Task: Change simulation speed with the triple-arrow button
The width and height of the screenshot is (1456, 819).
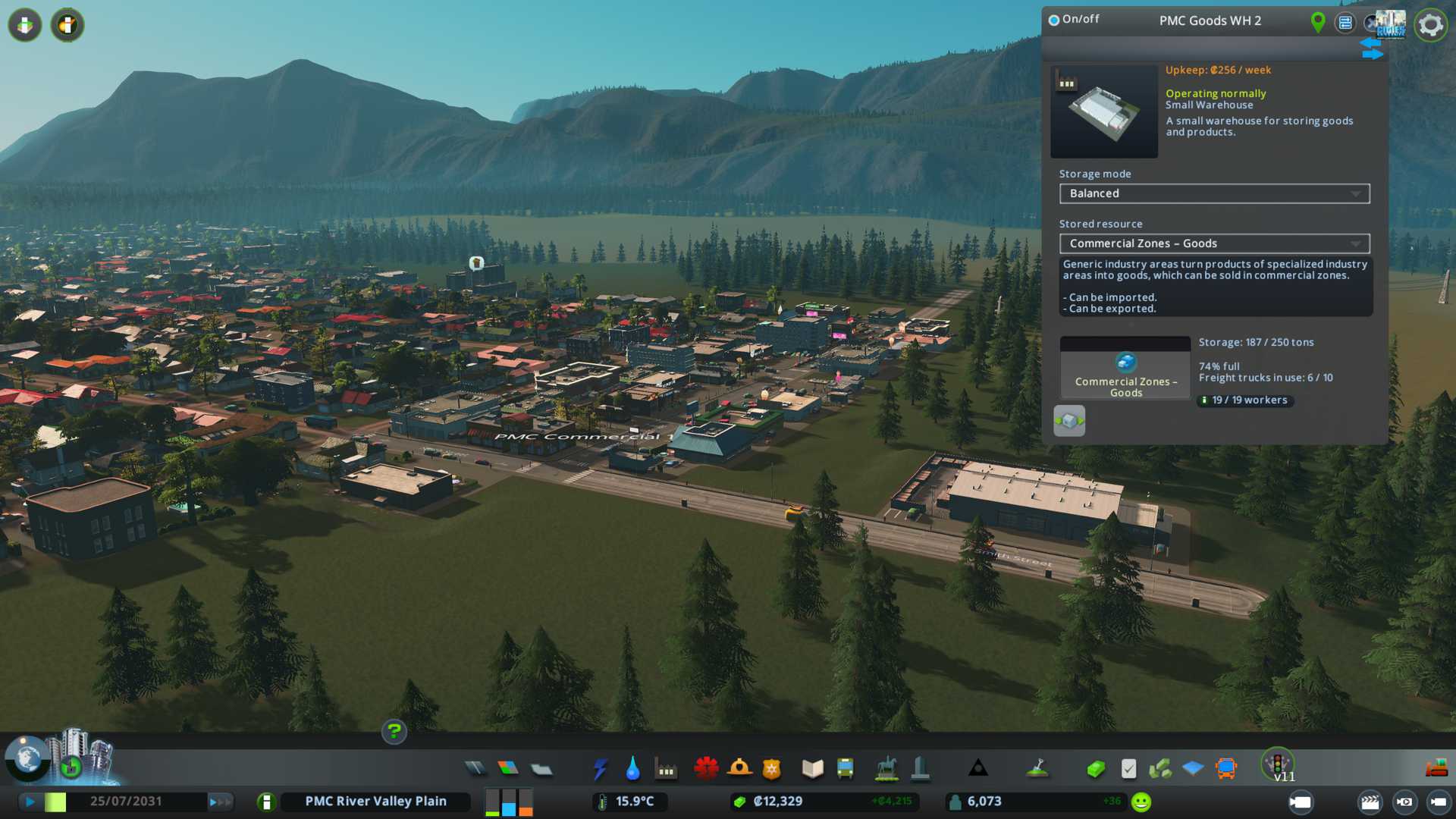Action: click(220, 802)
